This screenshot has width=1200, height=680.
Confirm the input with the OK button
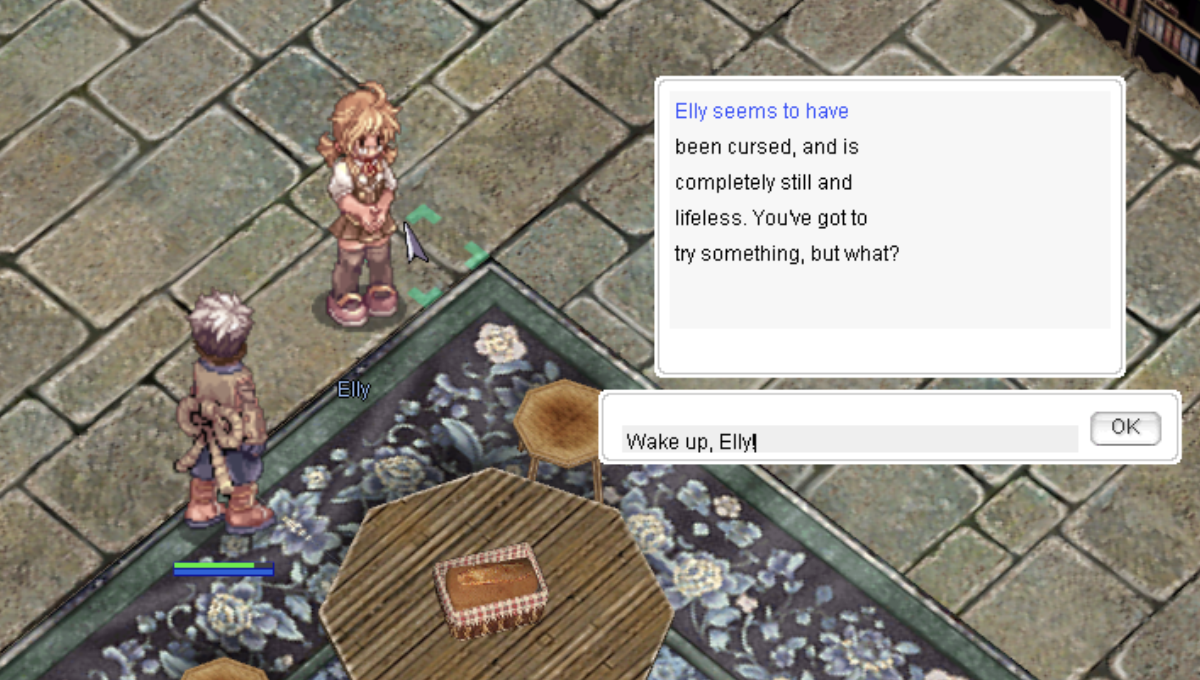tap(1125, 427)
